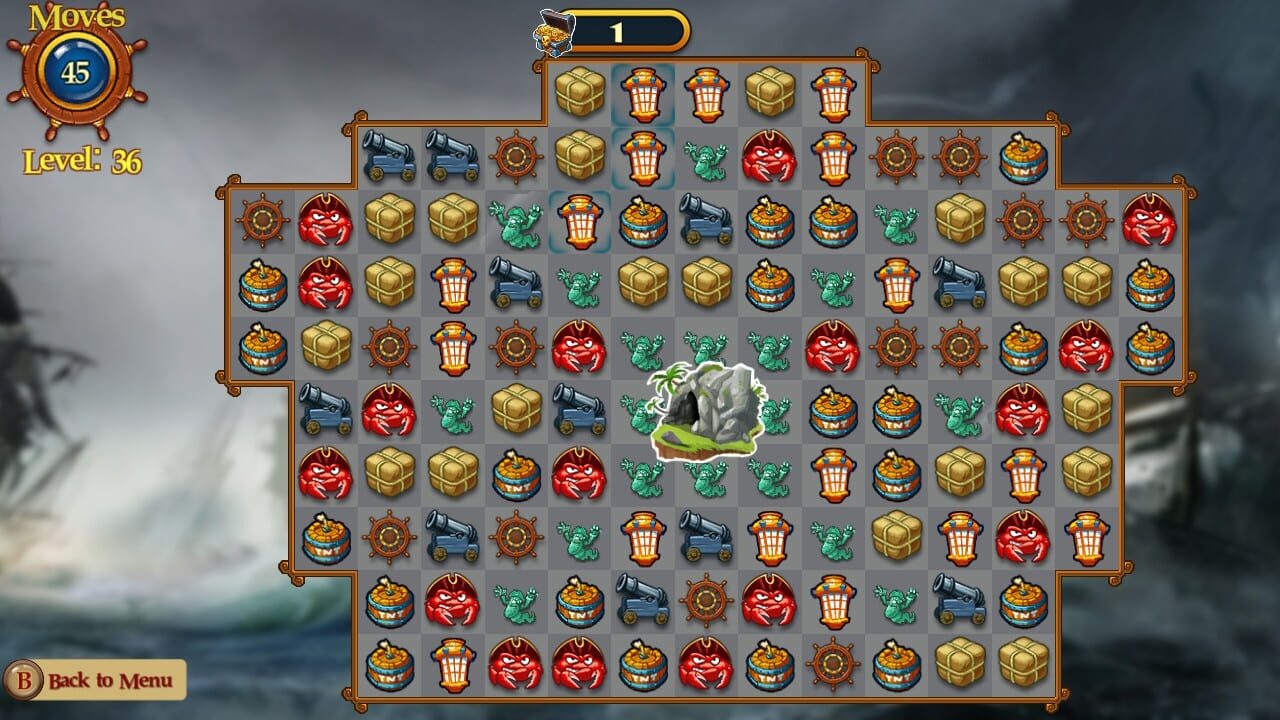Click the Level 36 label
Screen dimensions: 1280x720
tap(84, 156)
